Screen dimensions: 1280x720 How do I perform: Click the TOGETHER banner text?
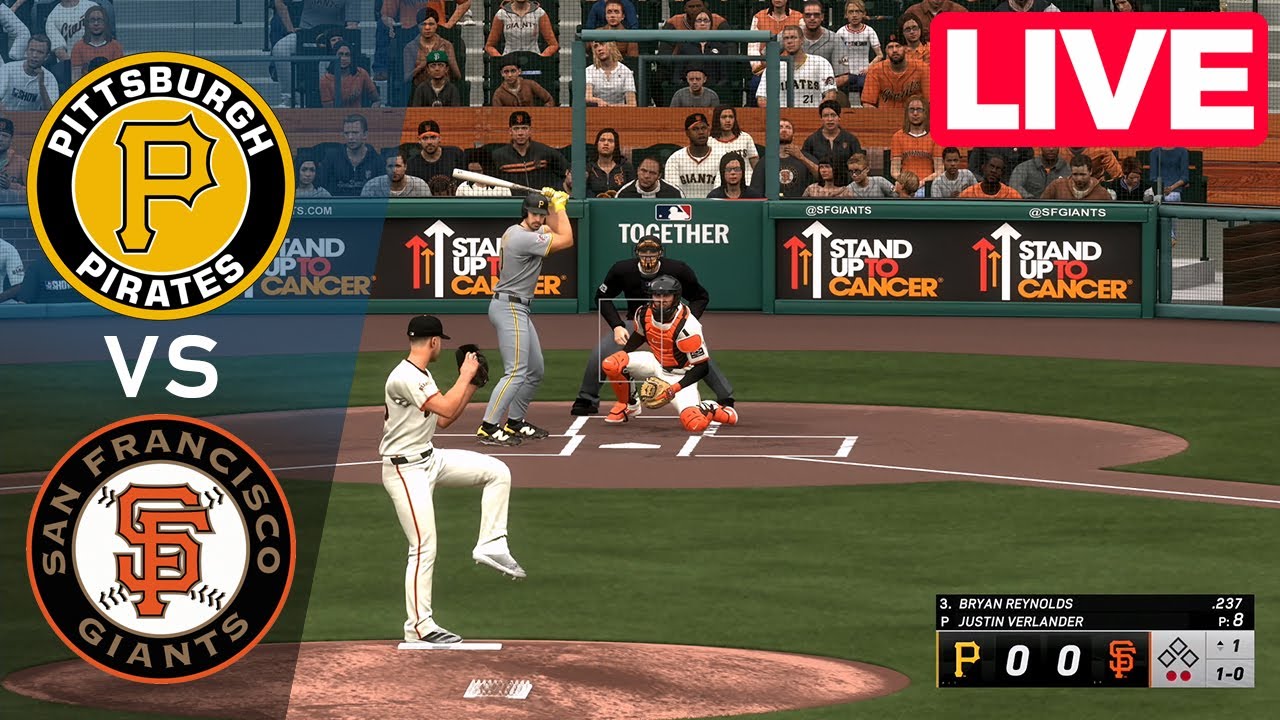(x=677, y=232)
